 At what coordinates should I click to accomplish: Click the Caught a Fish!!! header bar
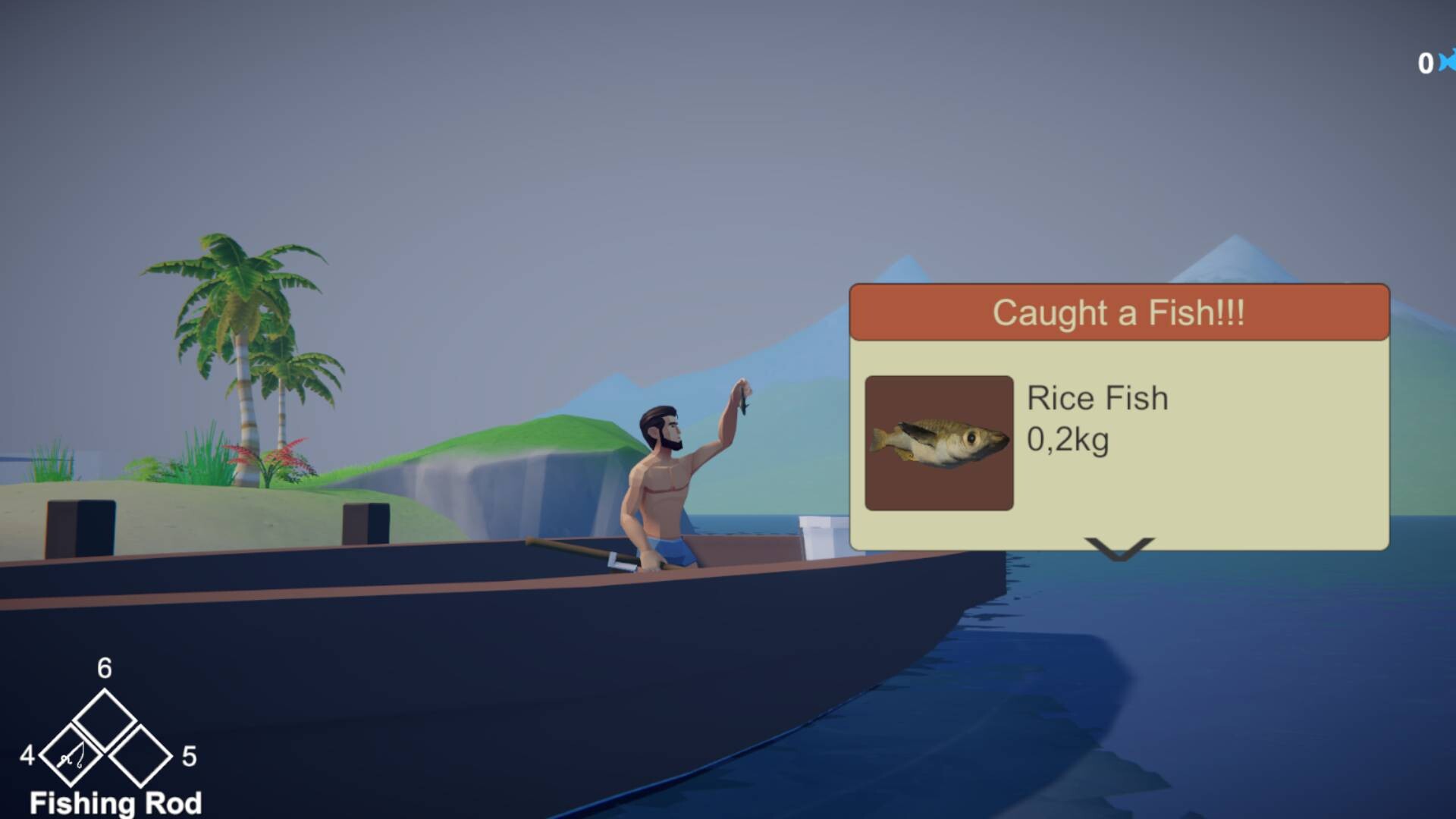pyautogui.click(x=1119, y=312)
